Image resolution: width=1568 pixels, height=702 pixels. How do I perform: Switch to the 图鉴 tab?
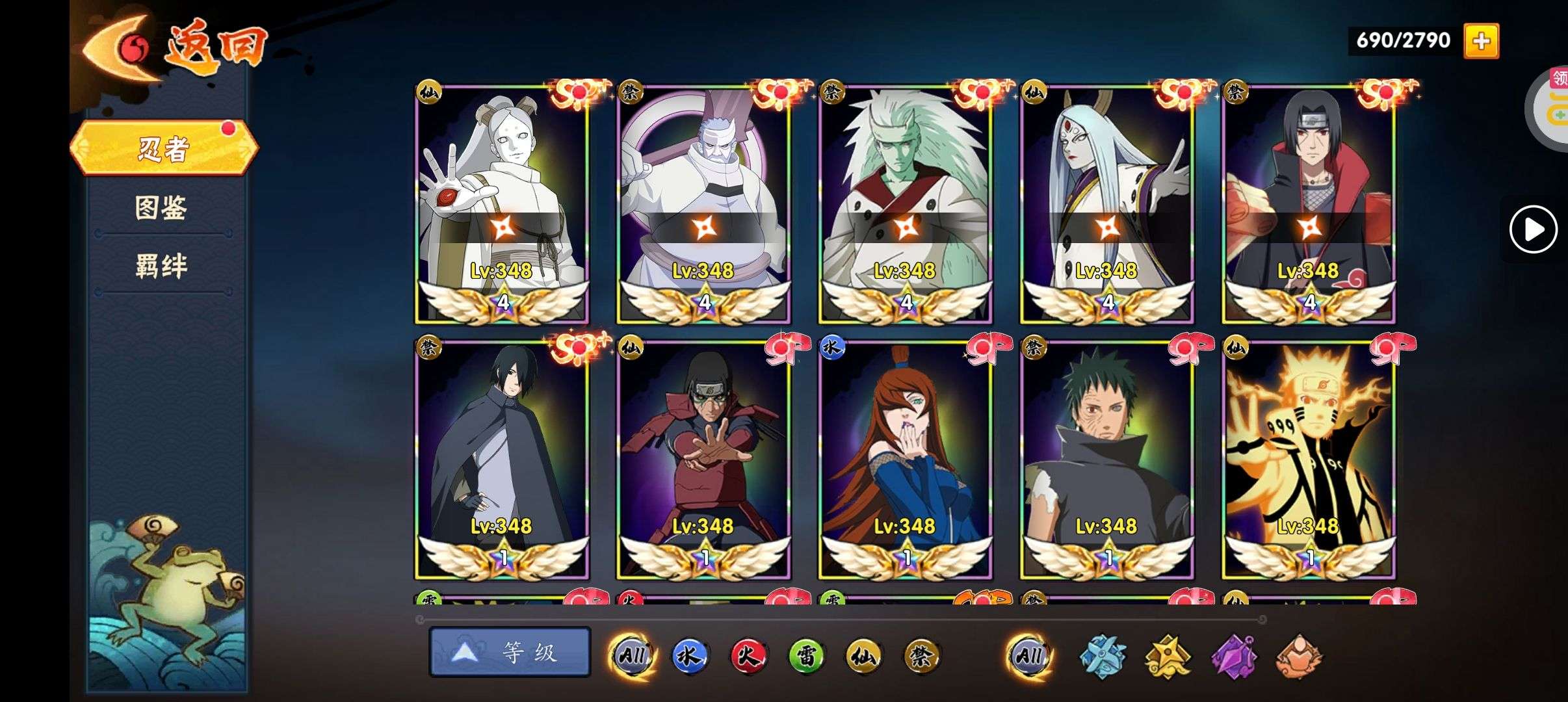[161, 208]
